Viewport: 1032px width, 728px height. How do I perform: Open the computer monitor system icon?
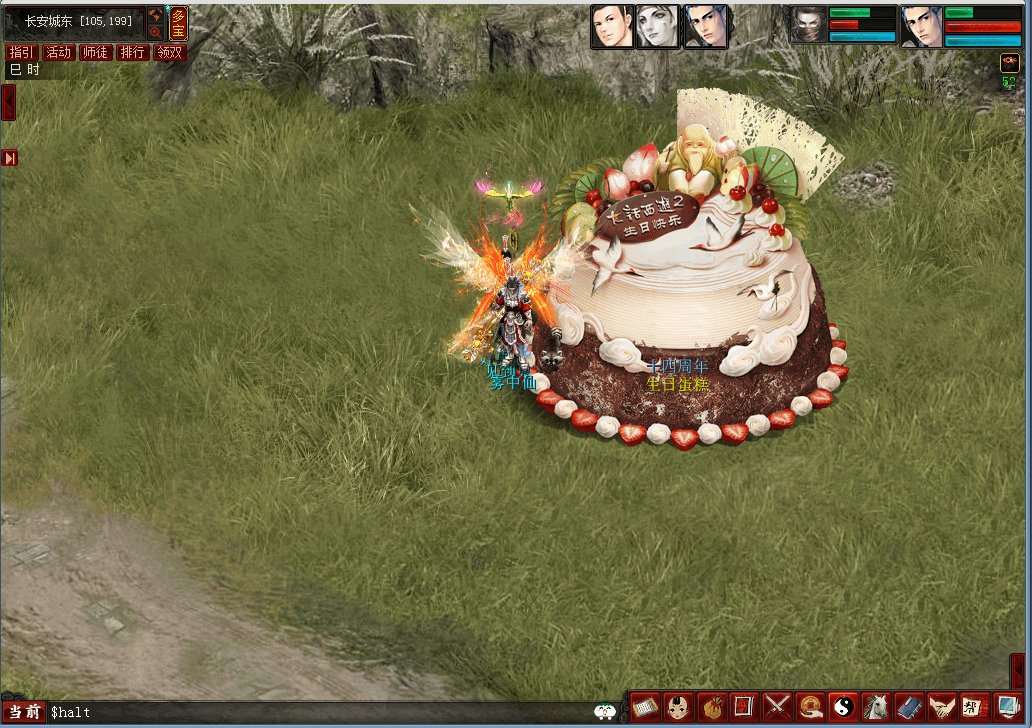[x=1009, y=708]
